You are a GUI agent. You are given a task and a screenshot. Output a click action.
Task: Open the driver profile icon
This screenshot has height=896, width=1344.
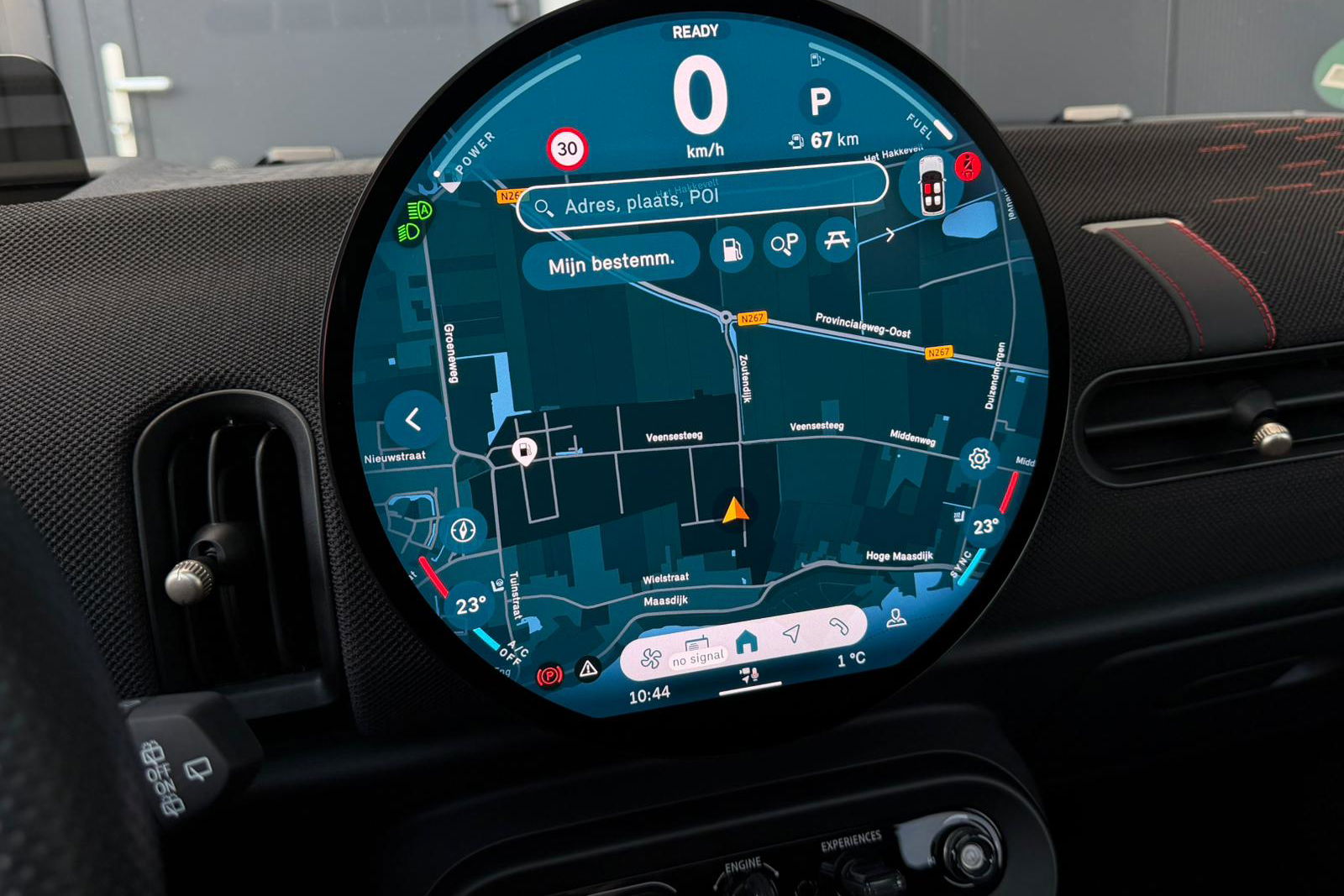[x=896, y=619]
